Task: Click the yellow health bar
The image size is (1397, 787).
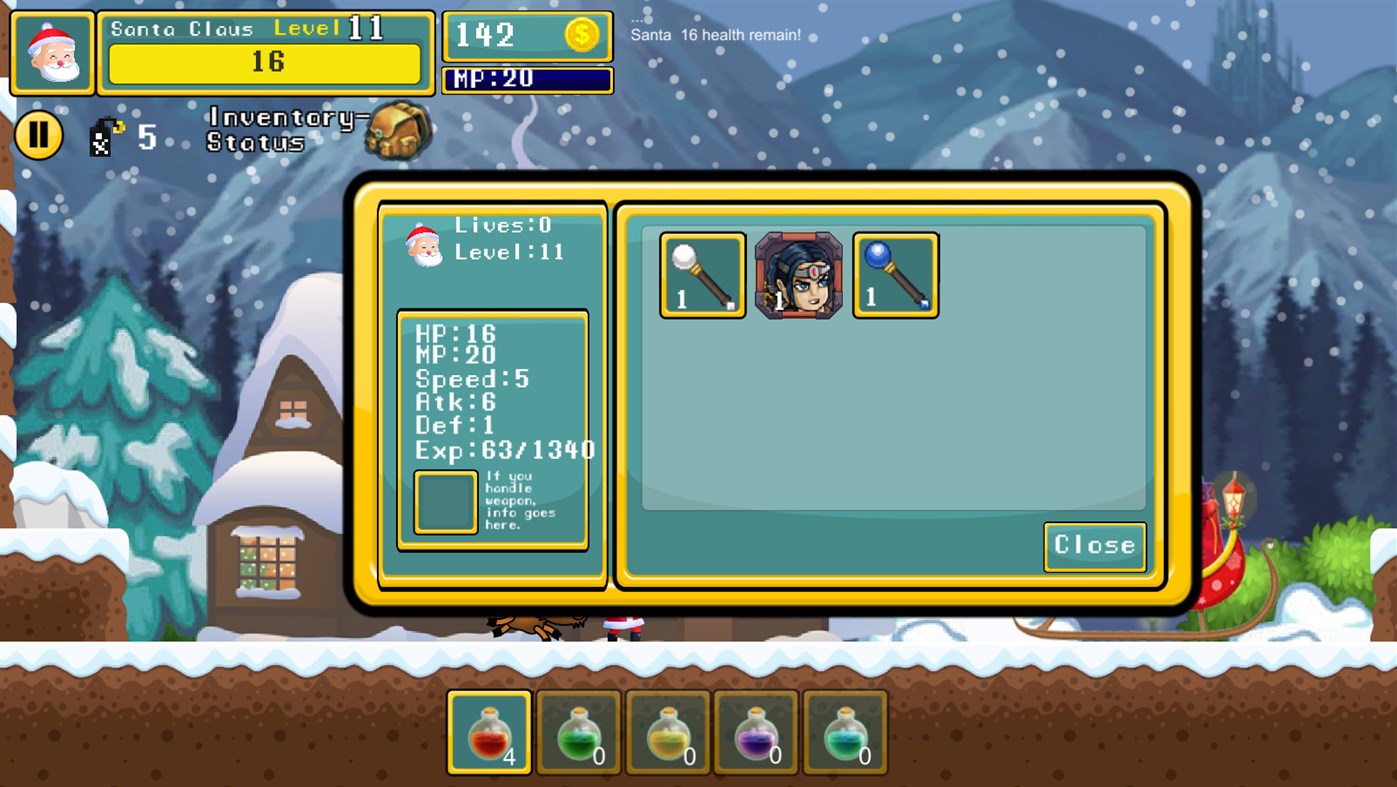Action: 266,63
